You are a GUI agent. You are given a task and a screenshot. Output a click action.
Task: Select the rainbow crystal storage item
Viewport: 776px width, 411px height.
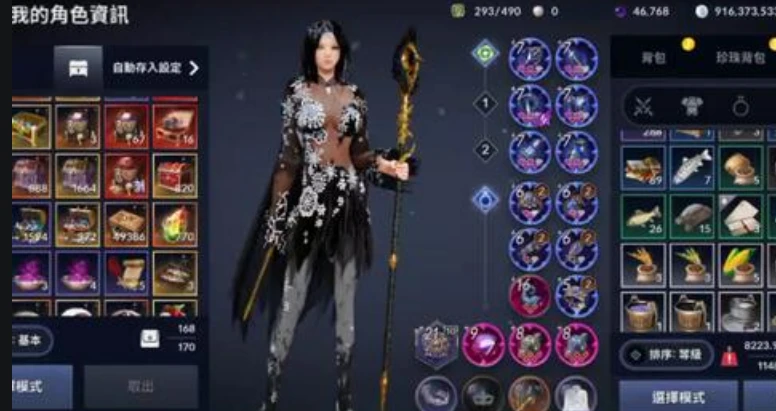coord(175,223)
